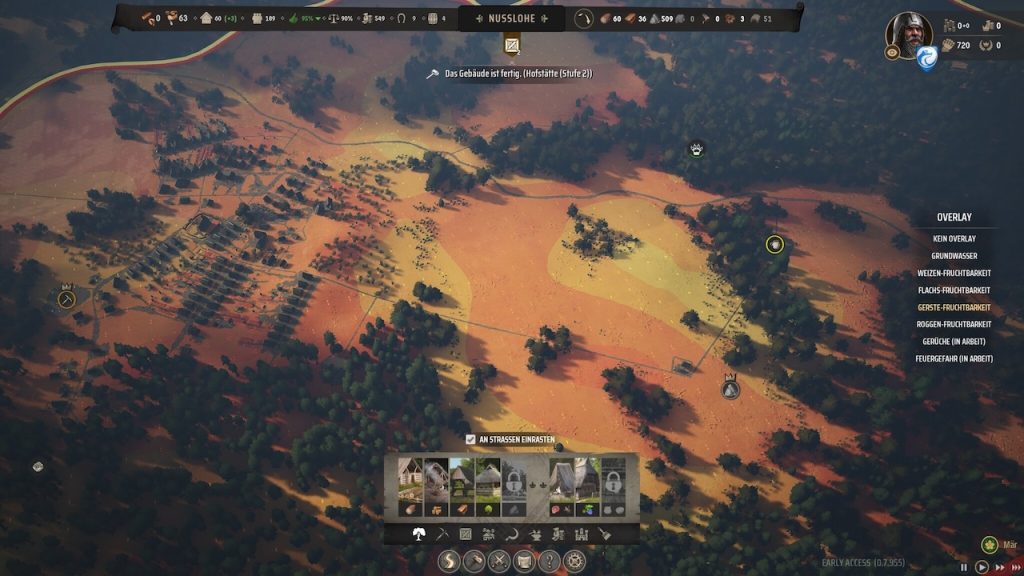The image size is (1024, 576).
Task: Pause the game speed
Action: click(x=966, y=566)
